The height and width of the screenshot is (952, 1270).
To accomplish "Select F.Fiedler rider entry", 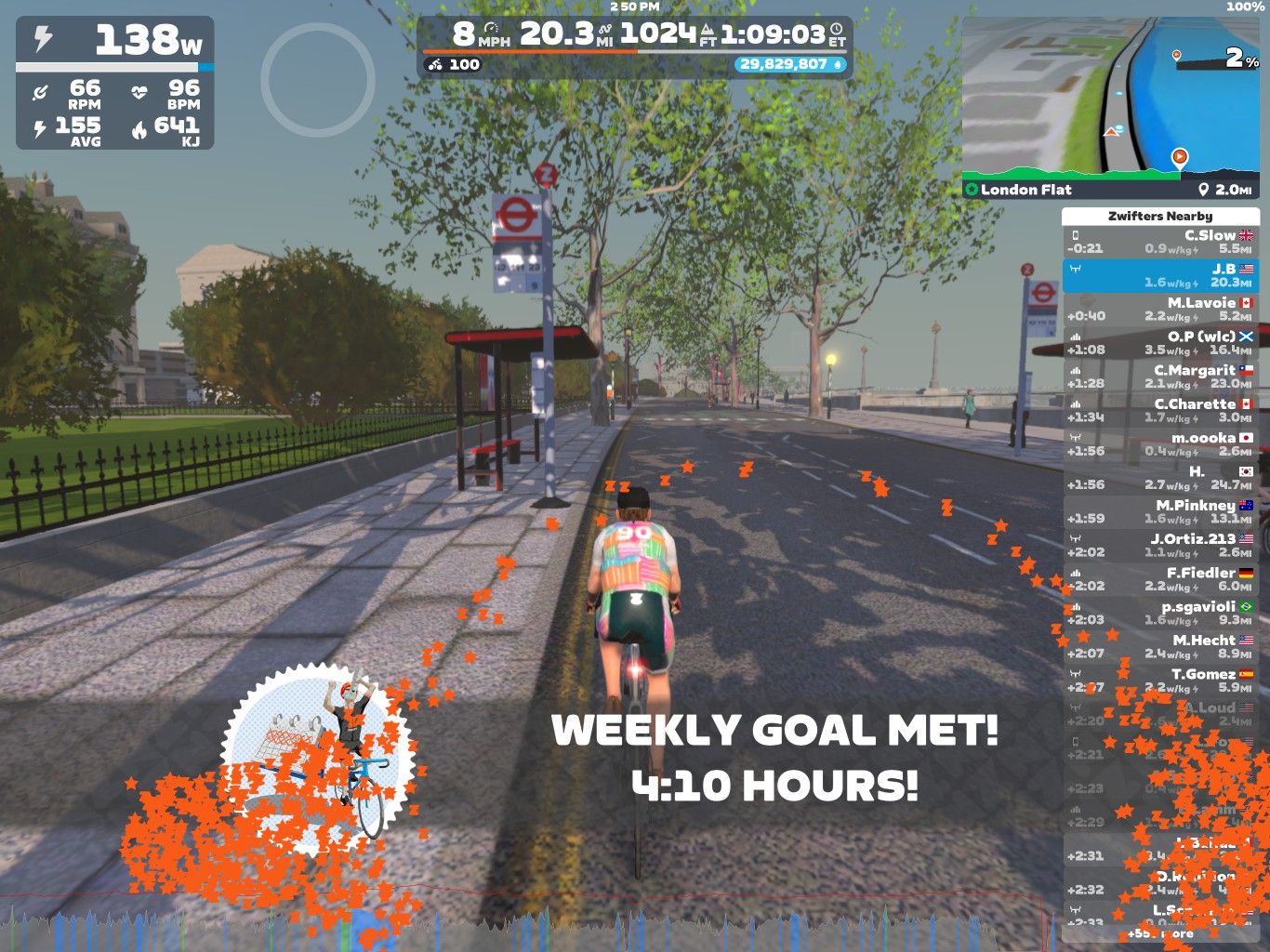I will tap(1160, 579).
